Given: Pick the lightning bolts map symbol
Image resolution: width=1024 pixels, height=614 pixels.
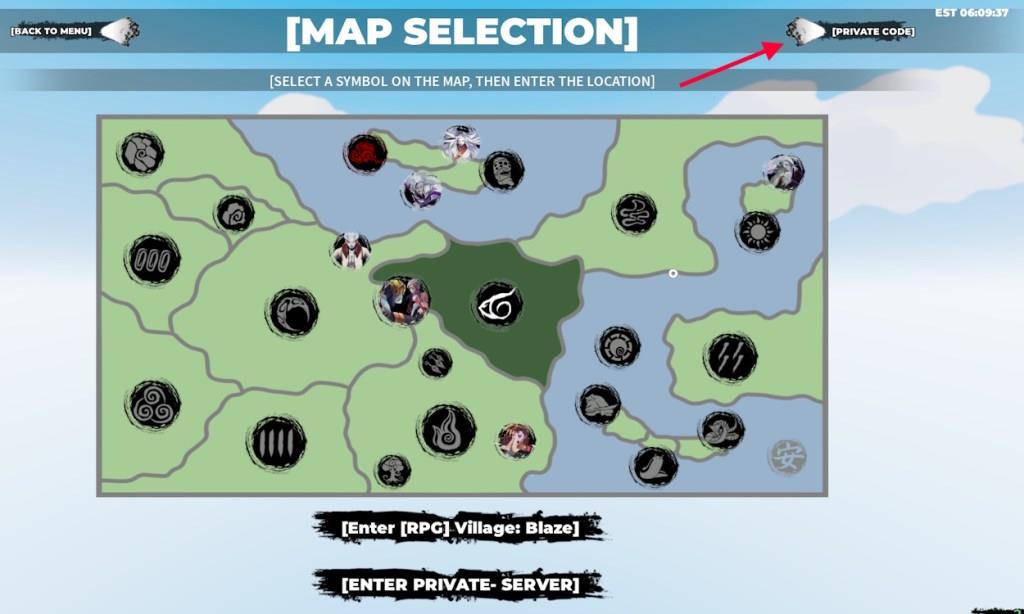Looking at the screenshot, I should click(x=730, y=357).
